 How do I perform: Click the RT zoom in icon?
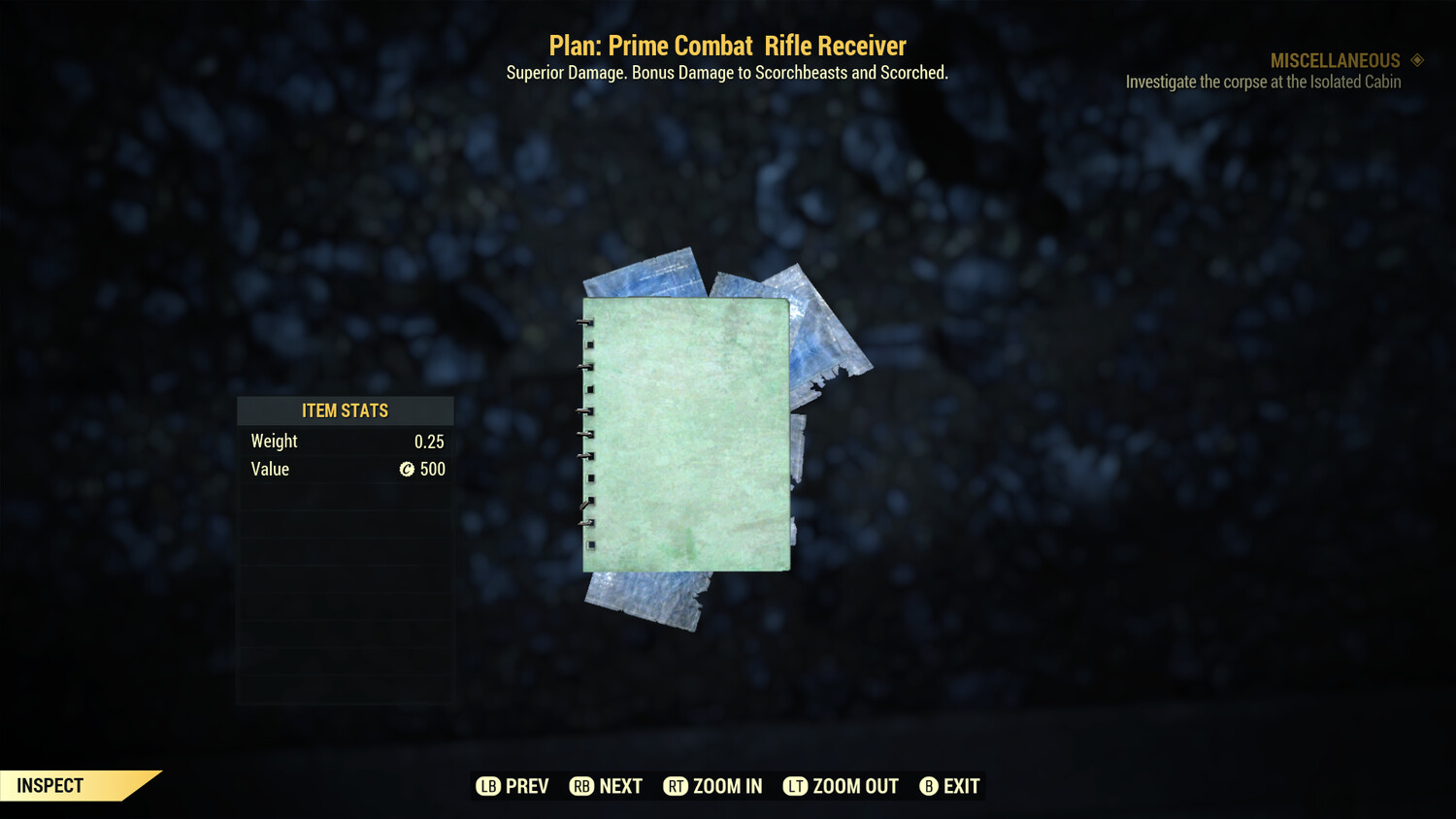click(677, 786)
